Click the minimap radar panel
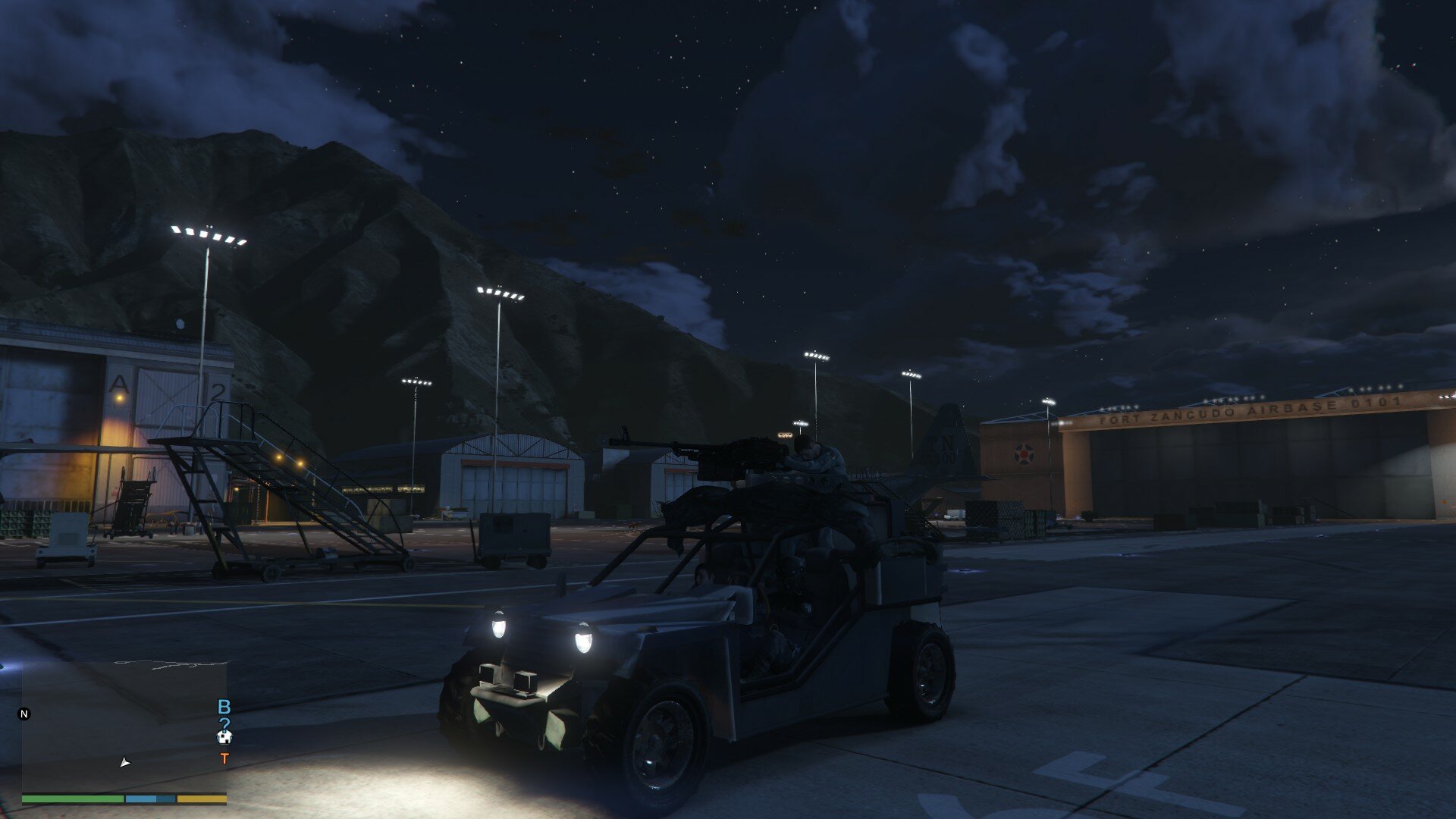The width and height of the screenshot is (1456, 819). (124, 726)
